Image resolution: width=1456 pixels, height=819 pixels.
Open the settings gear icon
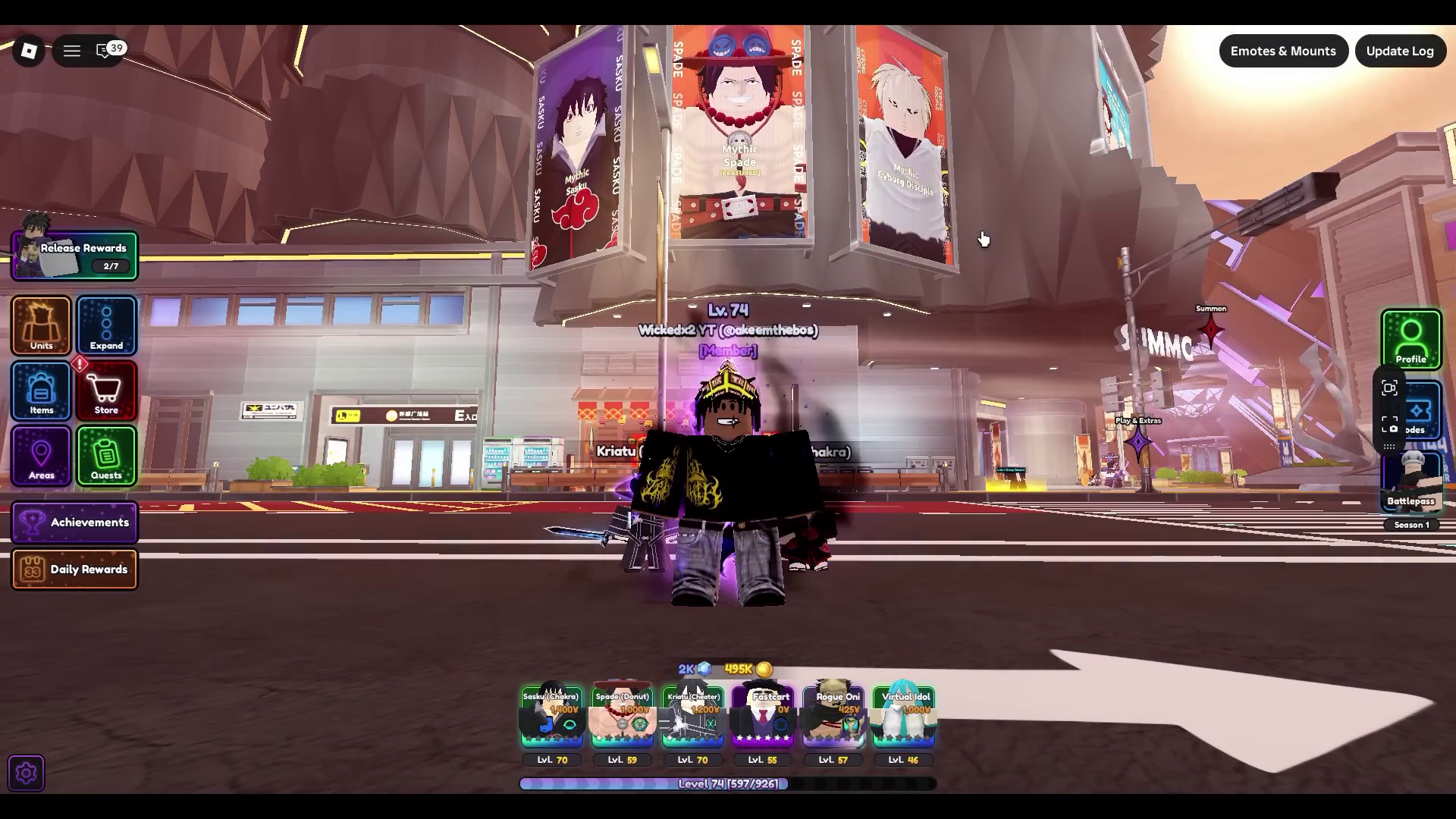tap(27, 773)
